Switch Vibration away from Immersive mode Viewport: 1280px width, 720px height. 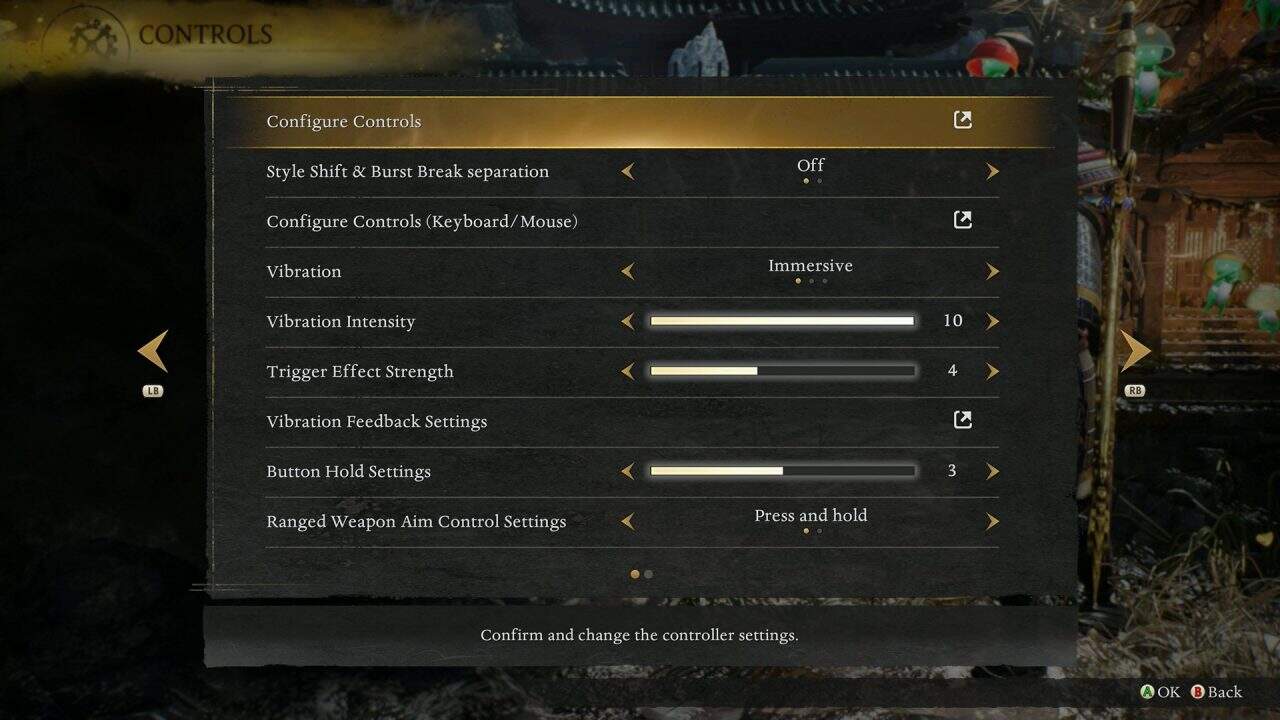811,265
